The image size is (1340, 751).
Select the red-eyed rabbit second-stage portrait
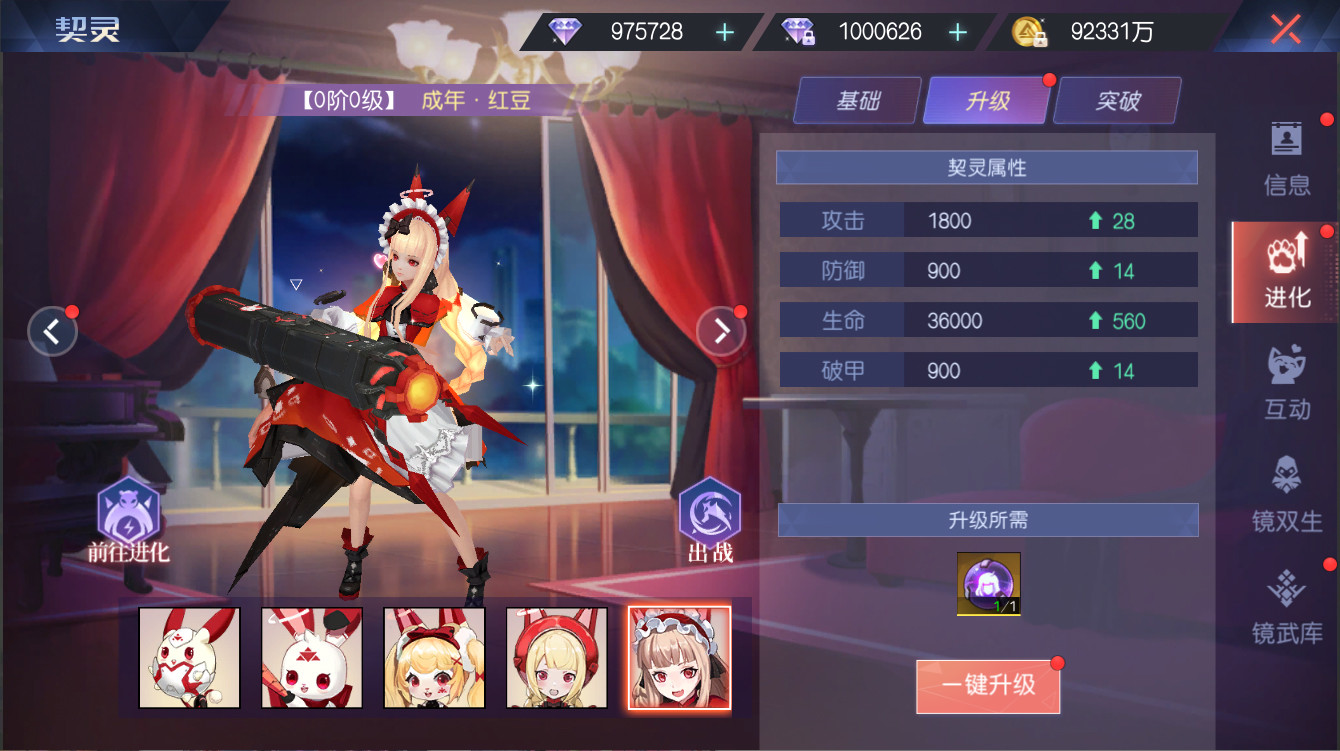click(312, 657)
